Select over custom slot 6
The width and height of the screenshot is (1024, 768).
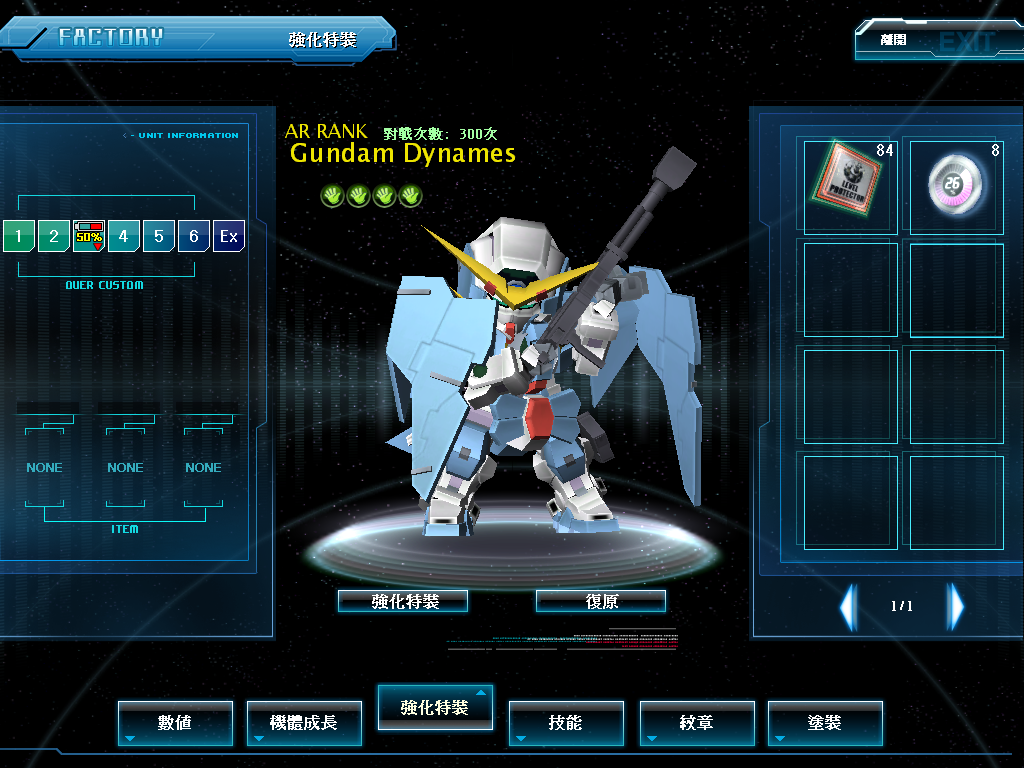coord(194,236)
